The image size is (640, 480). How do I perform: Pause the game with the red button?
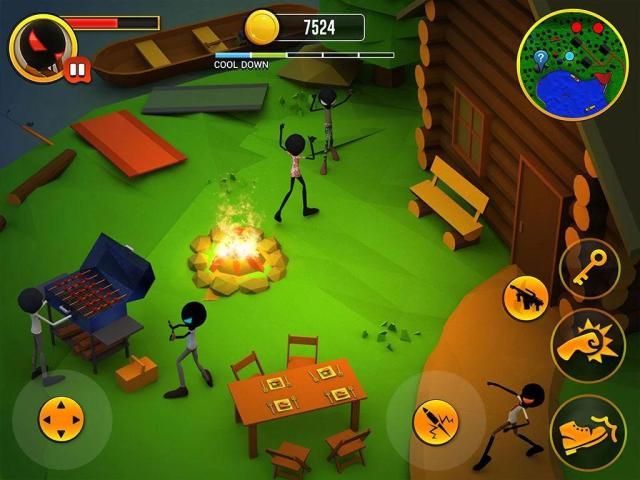[x=76, y=69]
